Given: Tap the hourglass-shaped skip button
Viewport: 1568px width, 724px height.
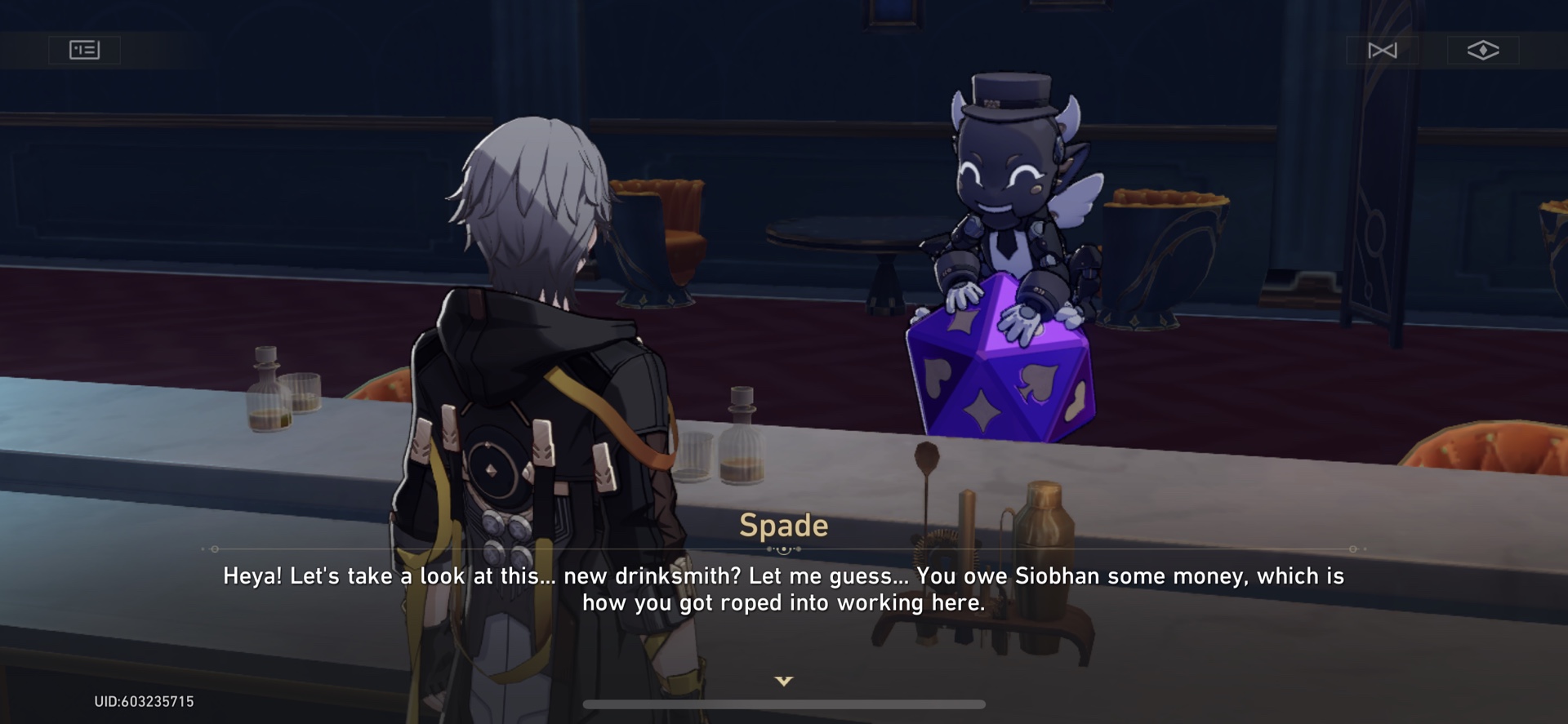Looking at the screenshot, I should (x=1383, y=50).
